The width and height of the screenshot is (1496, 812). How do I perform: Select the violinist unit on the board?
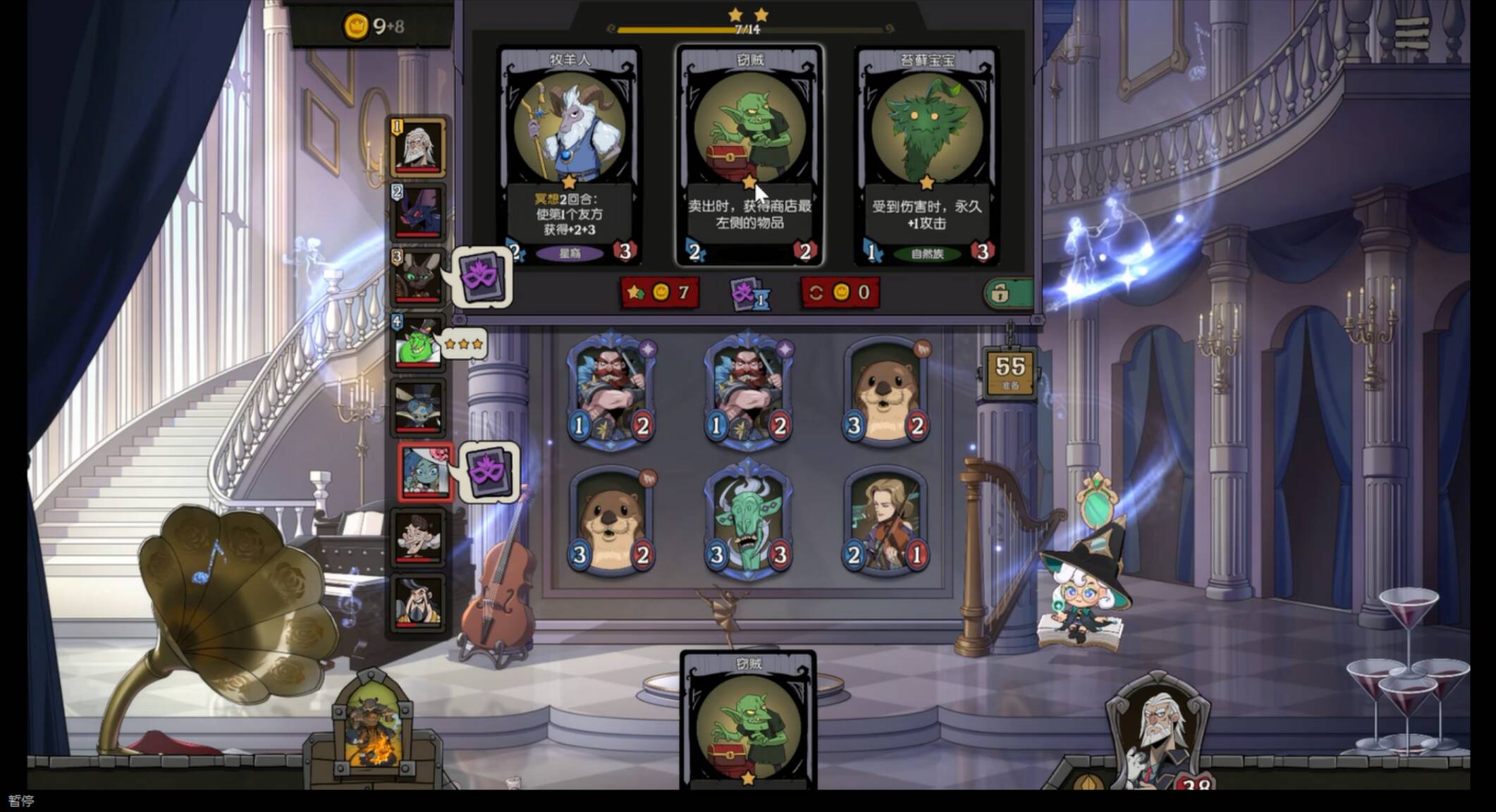coord(886,523)
